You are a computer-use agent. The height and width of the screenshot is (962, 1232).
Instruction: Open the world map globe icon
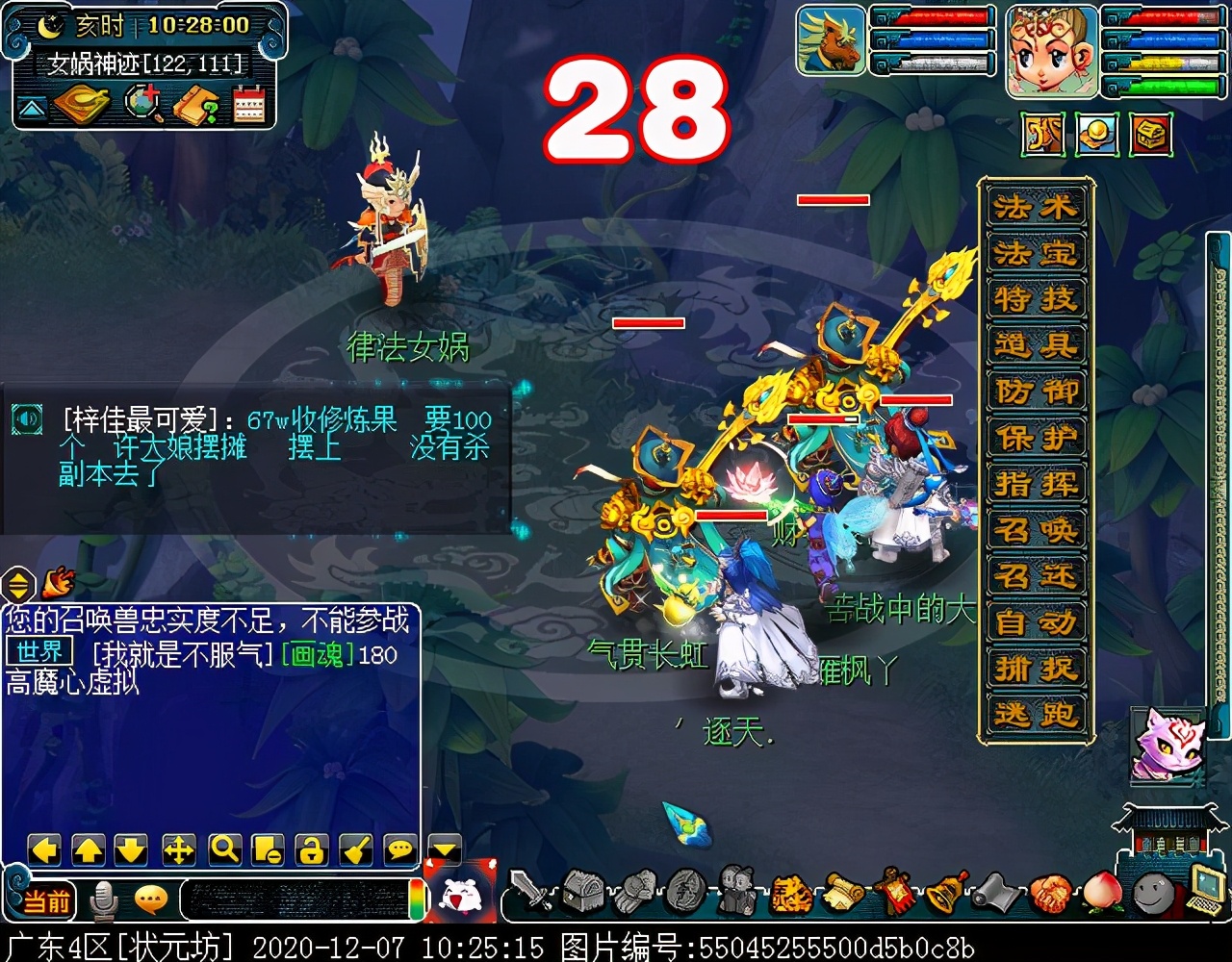coord(143,104)
